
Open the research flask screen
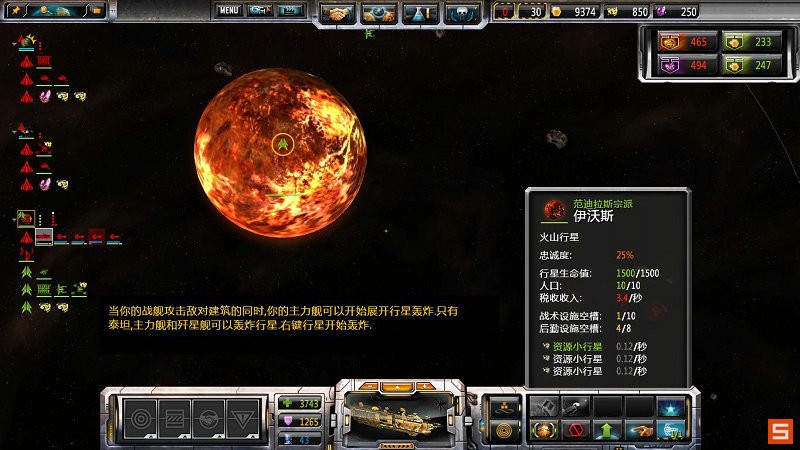click(x=421, y=14)
